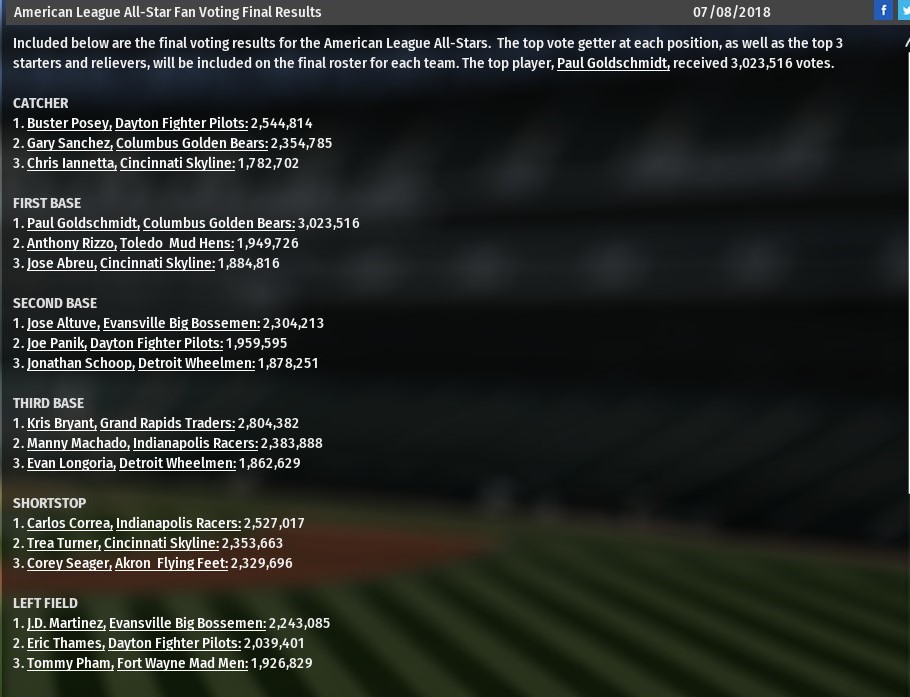Click Joe Panik's player link
The height and width of the screenshot is (697, 910).
[x=56, y=343]
